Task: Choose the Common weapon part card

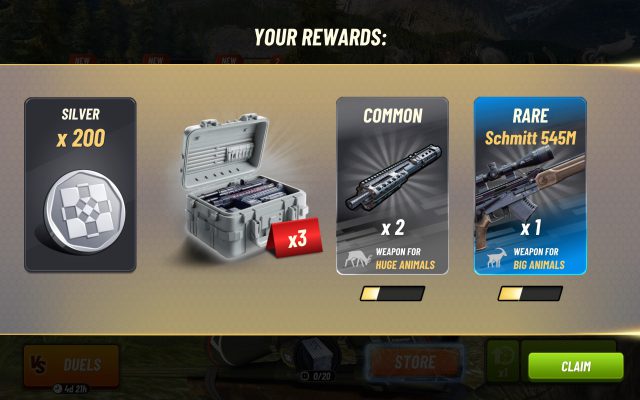Action: coord(392,185)
